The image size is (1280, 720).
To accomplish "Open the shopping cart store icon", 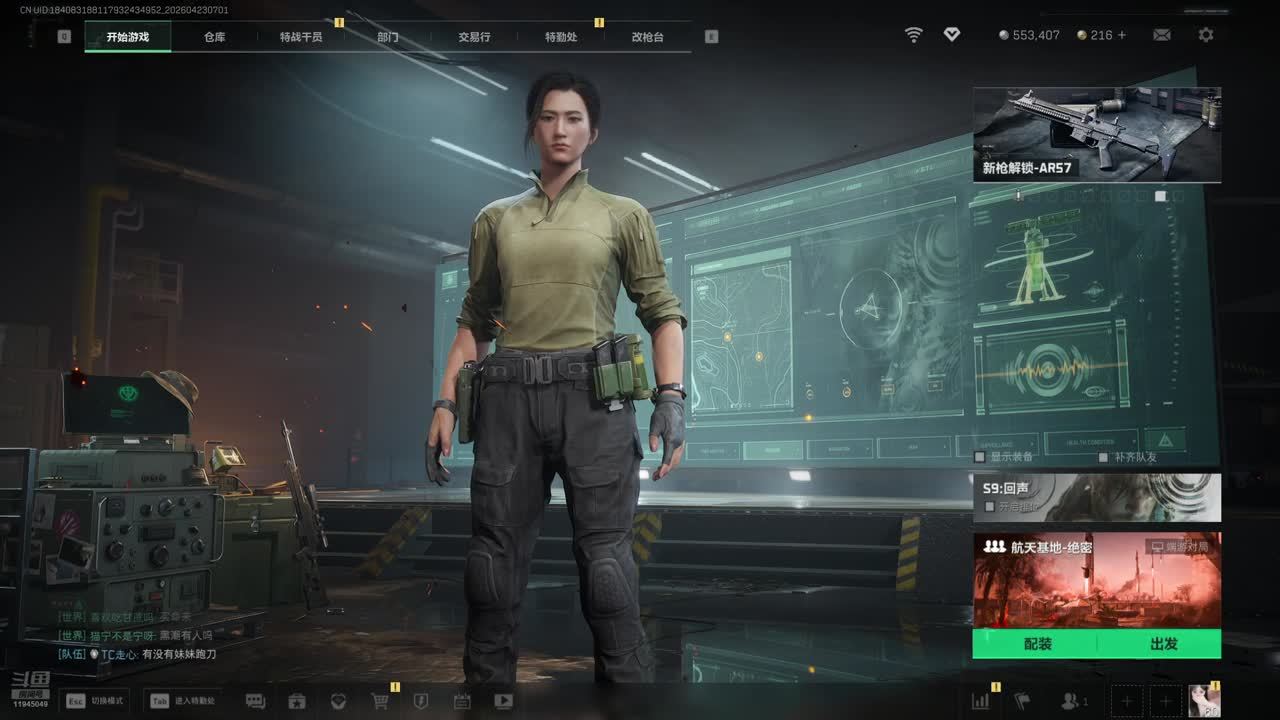I will tap(380, 701).
